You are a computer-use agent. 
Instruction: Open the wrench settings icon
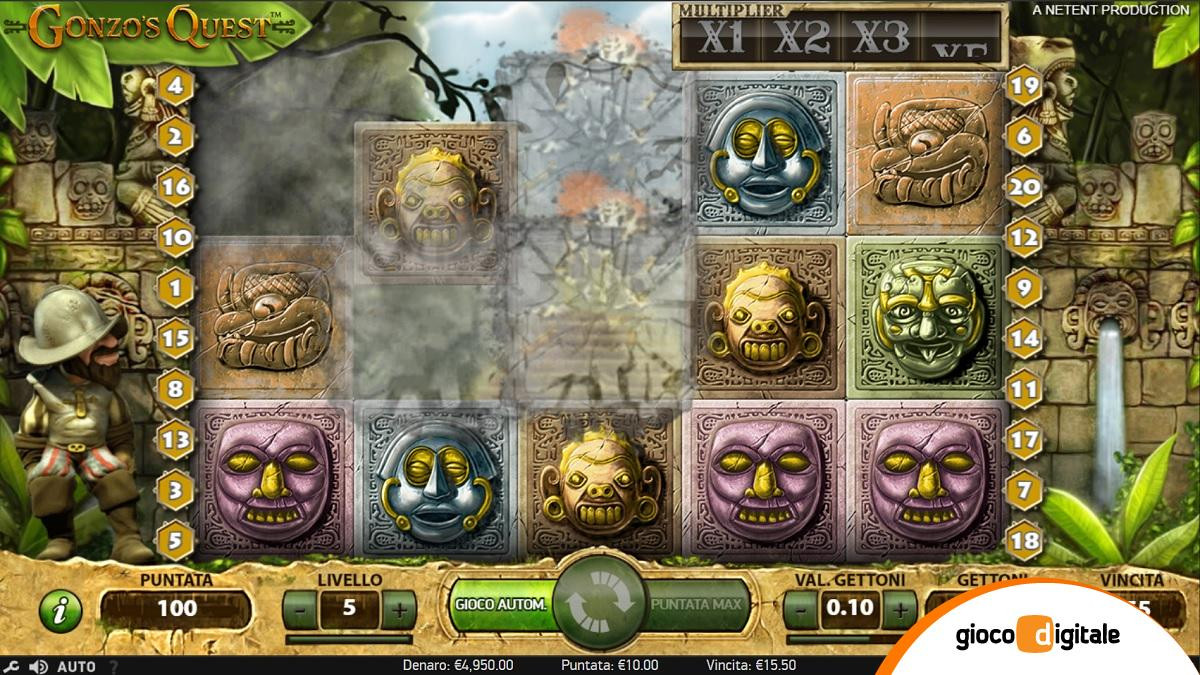click(12, 666)
